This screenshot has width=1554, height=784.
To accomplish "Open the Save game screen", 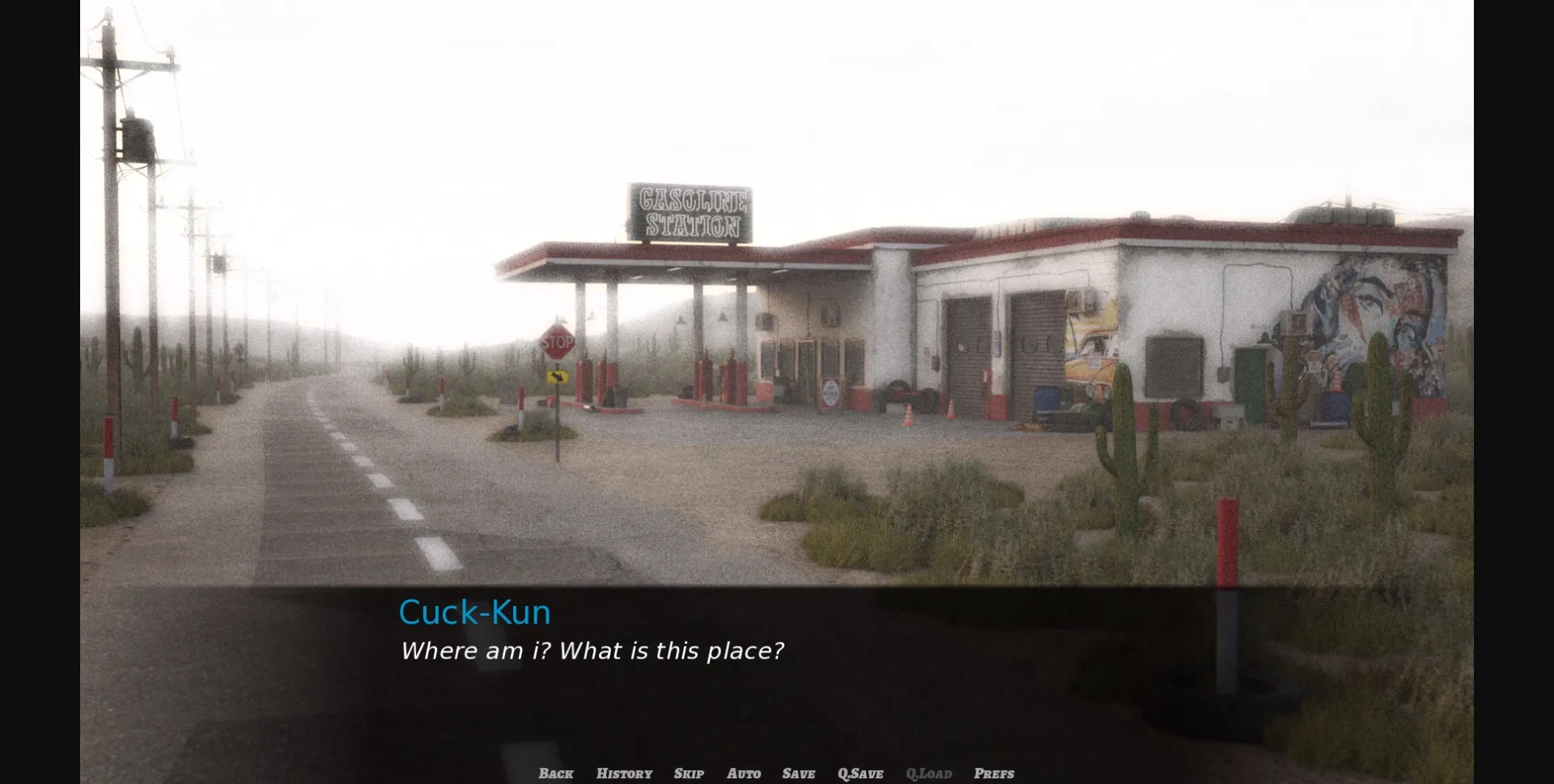I will [799, 773].
